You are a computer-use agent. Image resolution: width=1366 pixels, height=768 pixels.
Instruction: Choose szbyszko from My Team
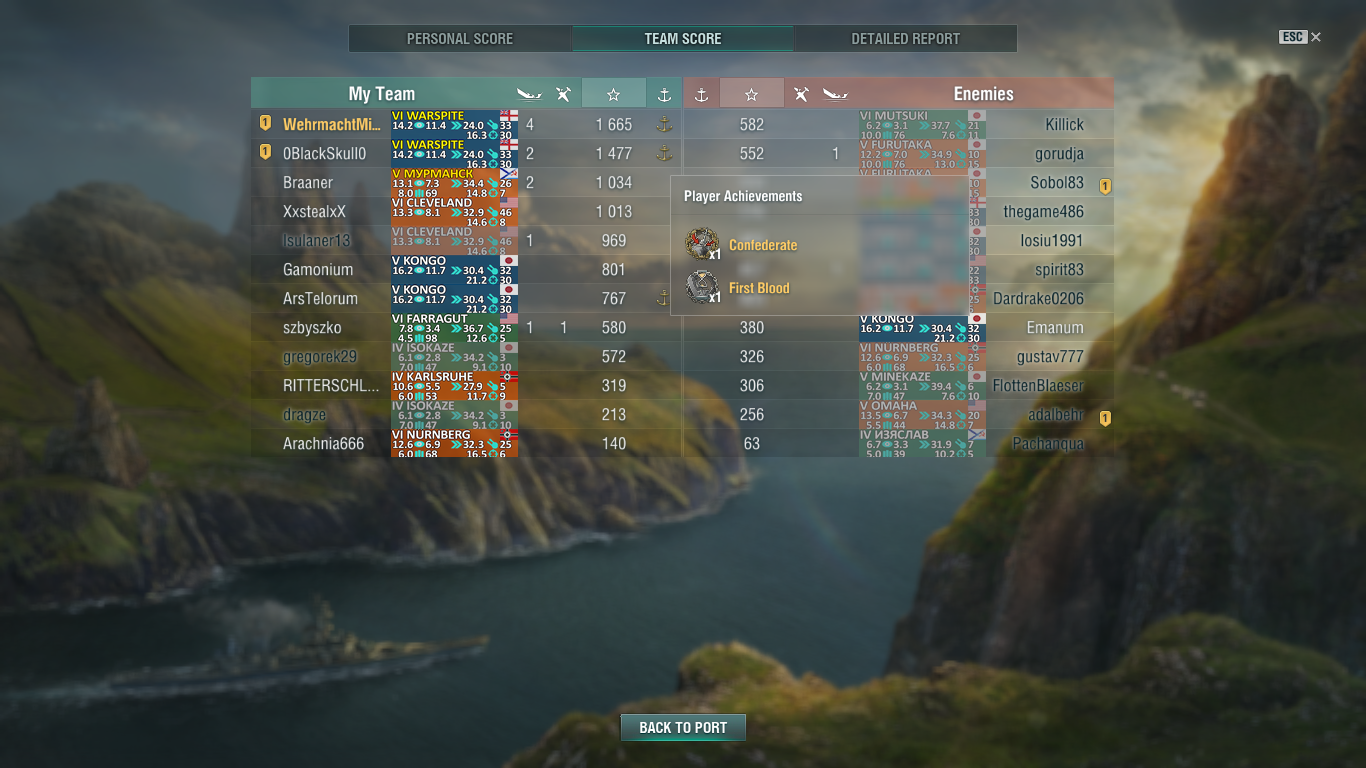(x=312, y=328)
